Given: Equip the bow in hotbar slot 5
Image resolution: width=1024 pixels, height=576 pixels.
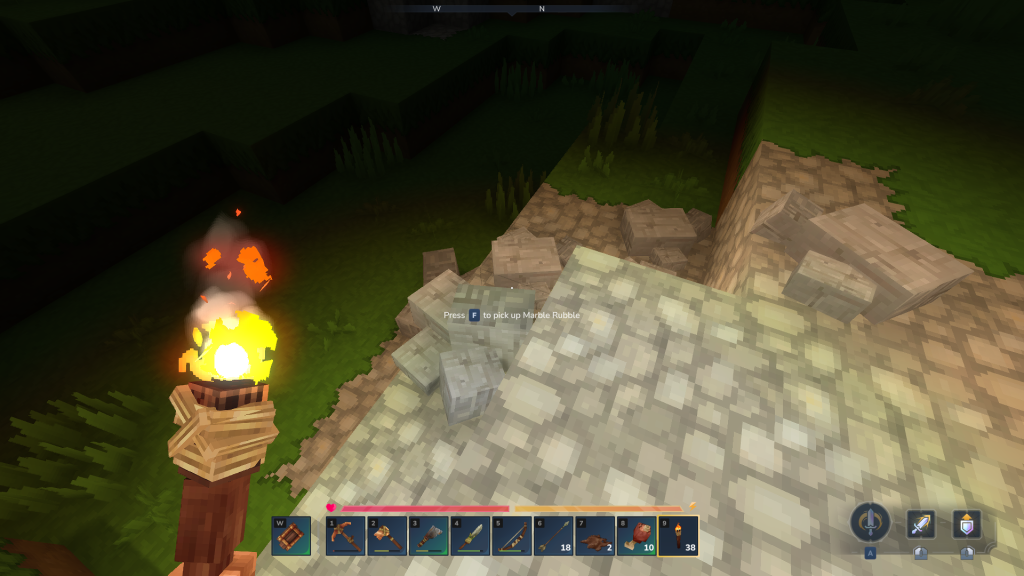Looking at the screenshot, I should coord(512,536).
